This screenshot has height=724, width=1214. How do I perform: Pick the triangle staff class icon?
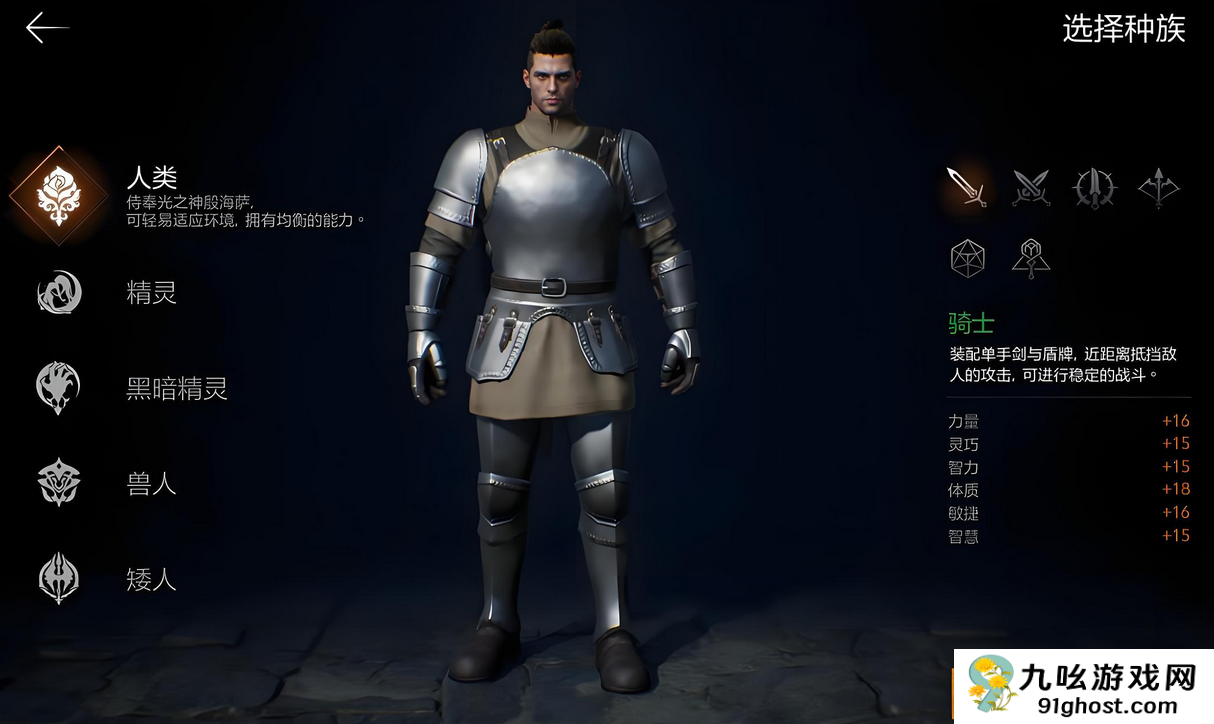(1030, 258)
